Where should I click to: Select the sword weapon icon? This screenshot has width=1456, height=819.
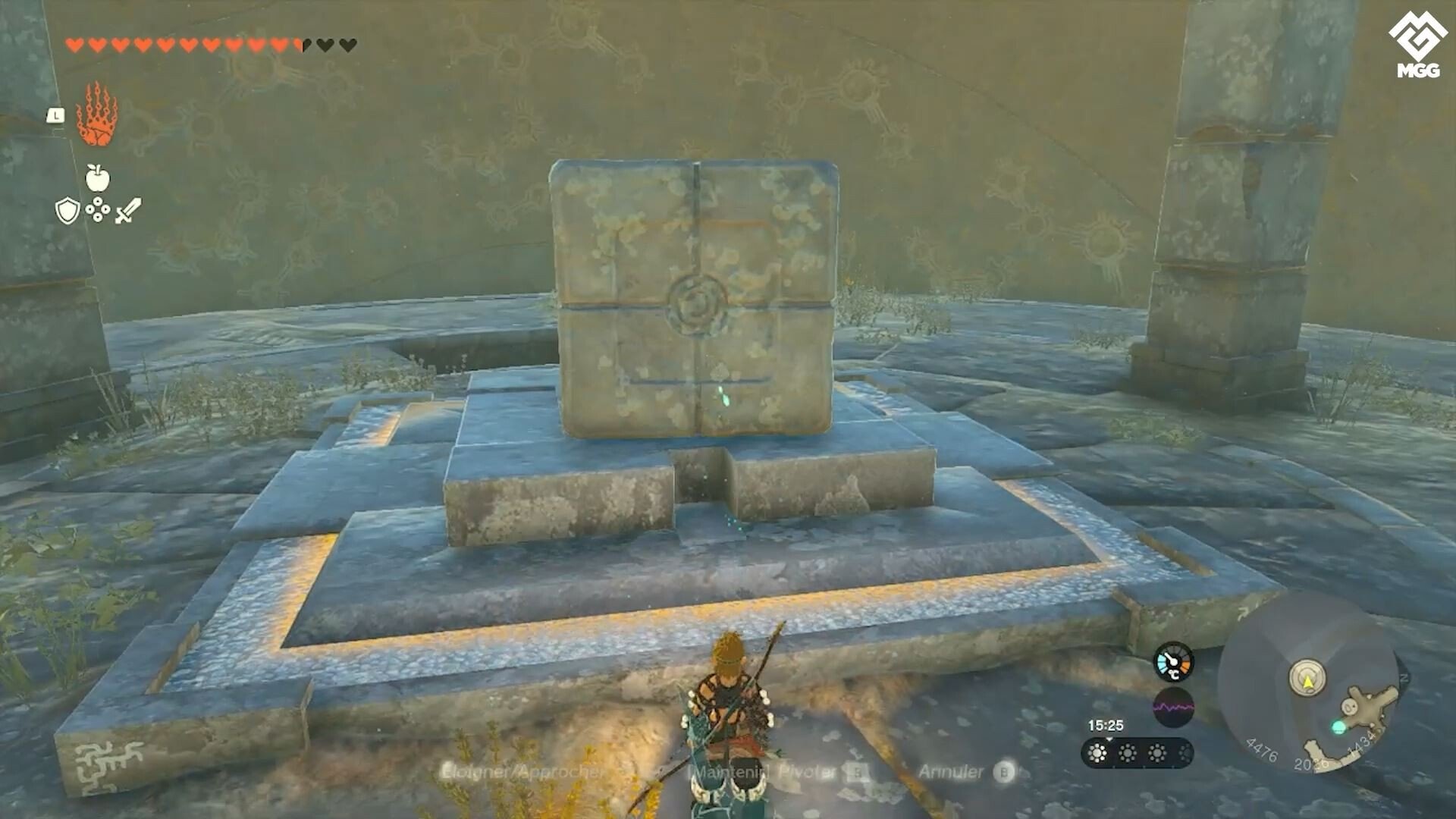pos(127,209)
